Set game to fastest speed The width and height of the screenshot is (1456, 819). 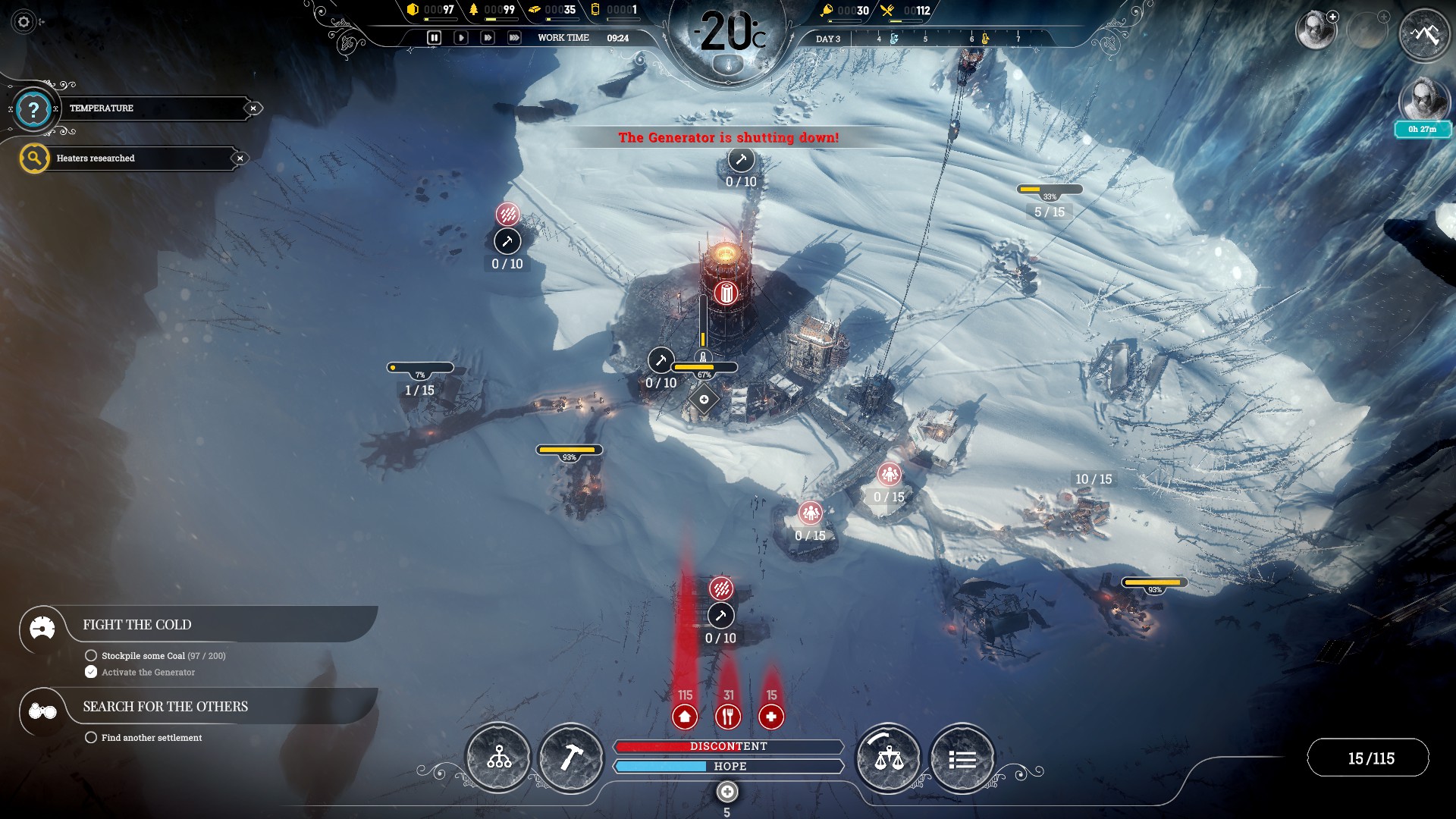pyautogui.click(x=514, y=37)
